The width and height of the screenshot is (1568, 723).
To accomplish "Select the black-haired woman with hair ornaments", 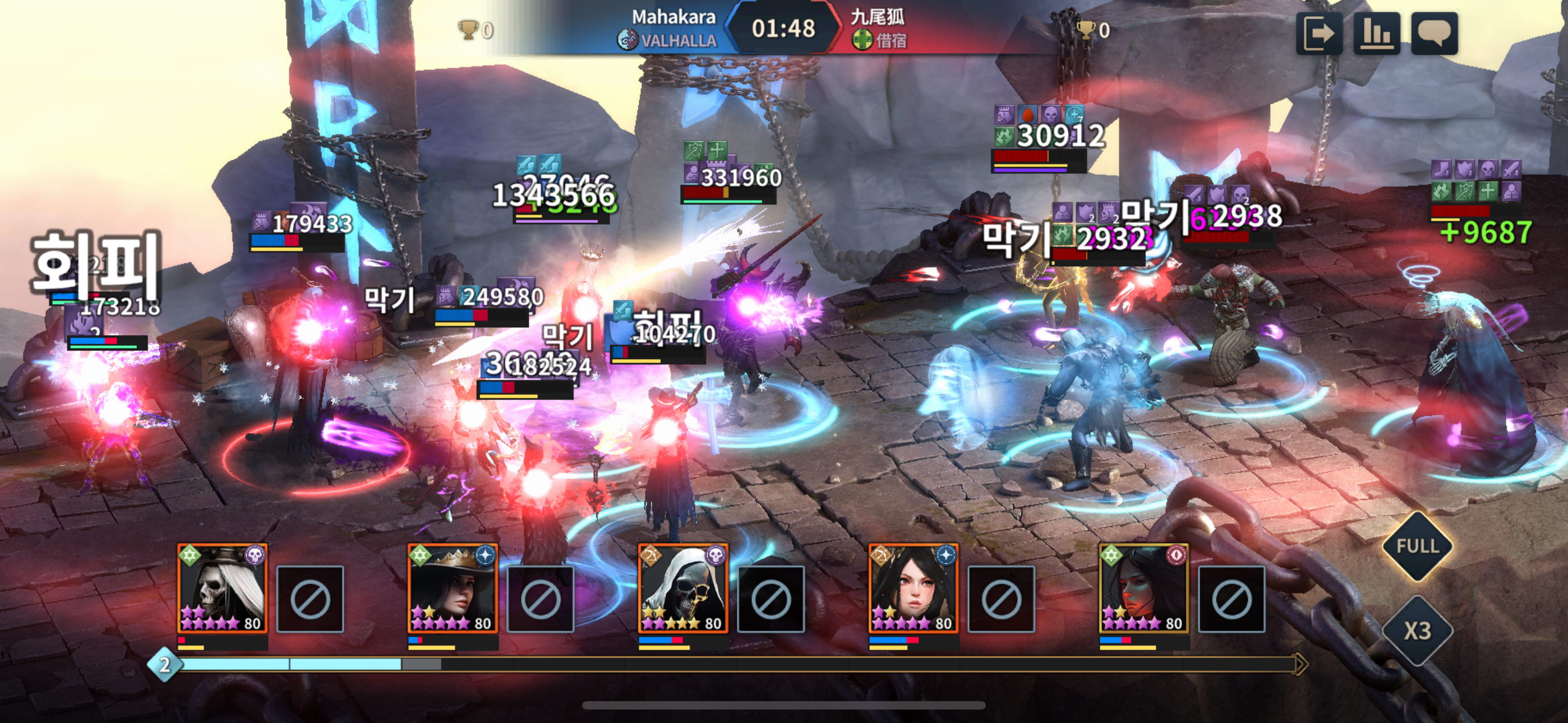I will point(913,589).
